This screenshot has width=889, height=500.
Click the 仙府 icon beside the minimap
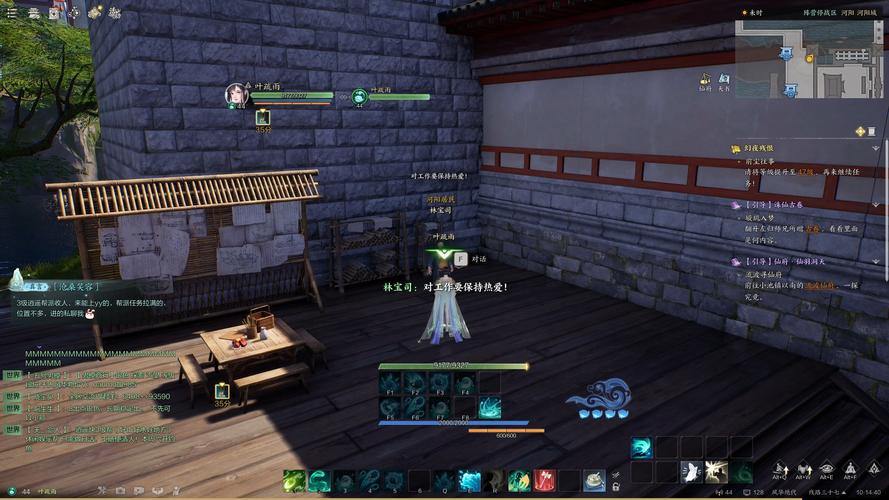[x=706, y=79]
